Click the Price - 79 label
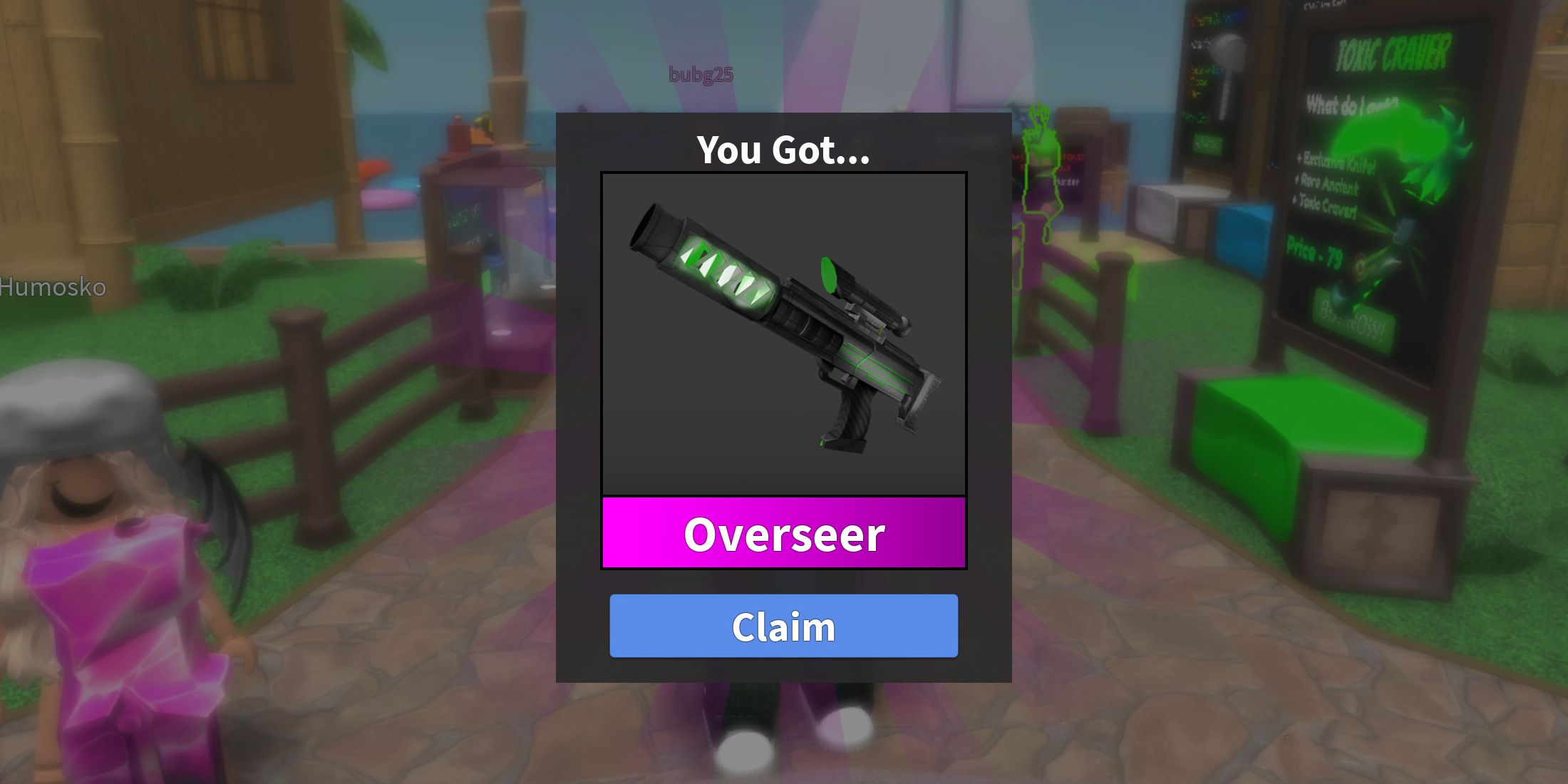The width and height of the screenshot is (1568, 784). click(1315, 249)
